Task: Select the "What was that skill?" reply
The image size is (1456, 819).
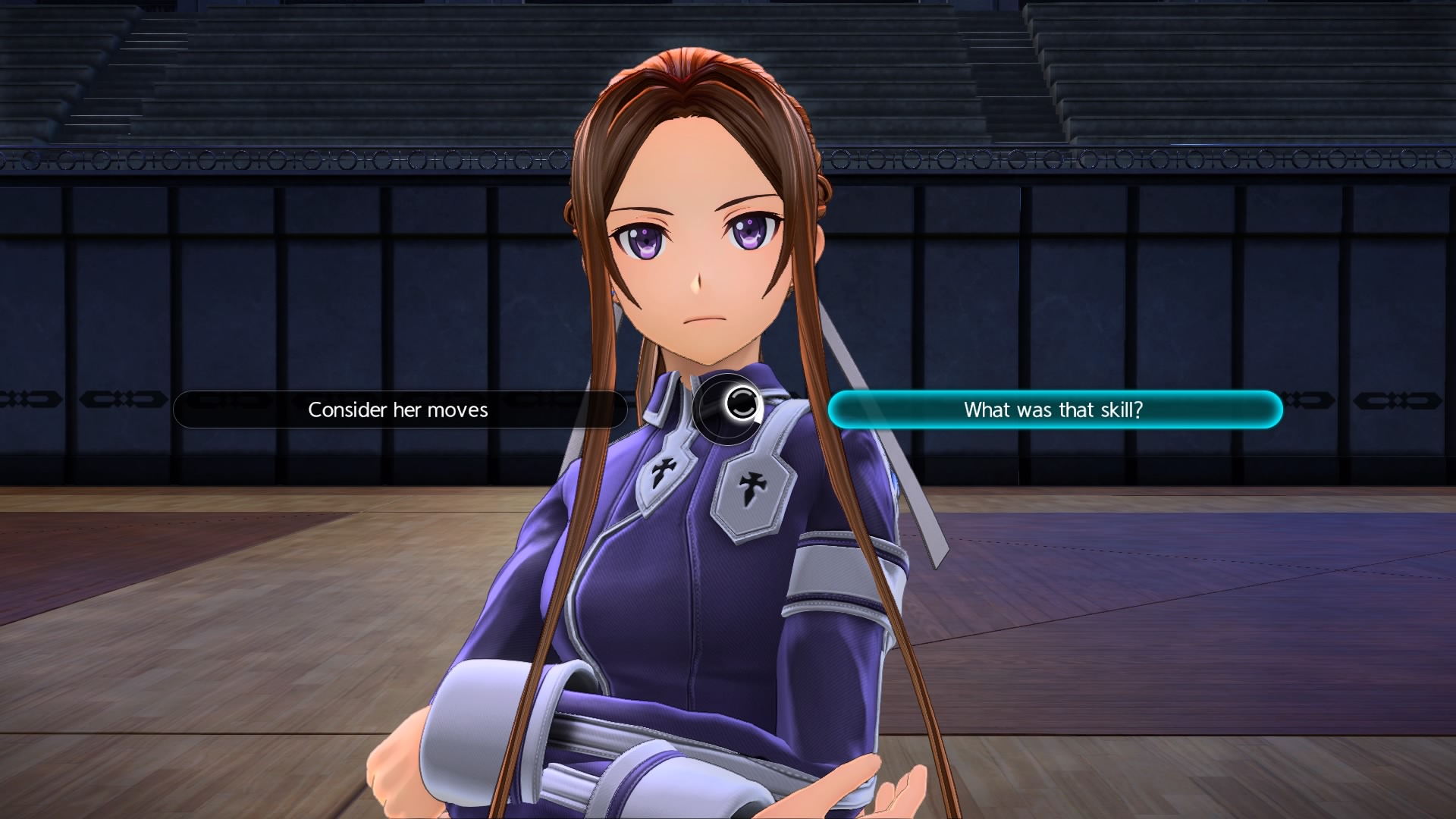Action: [x=1054, y=409]
